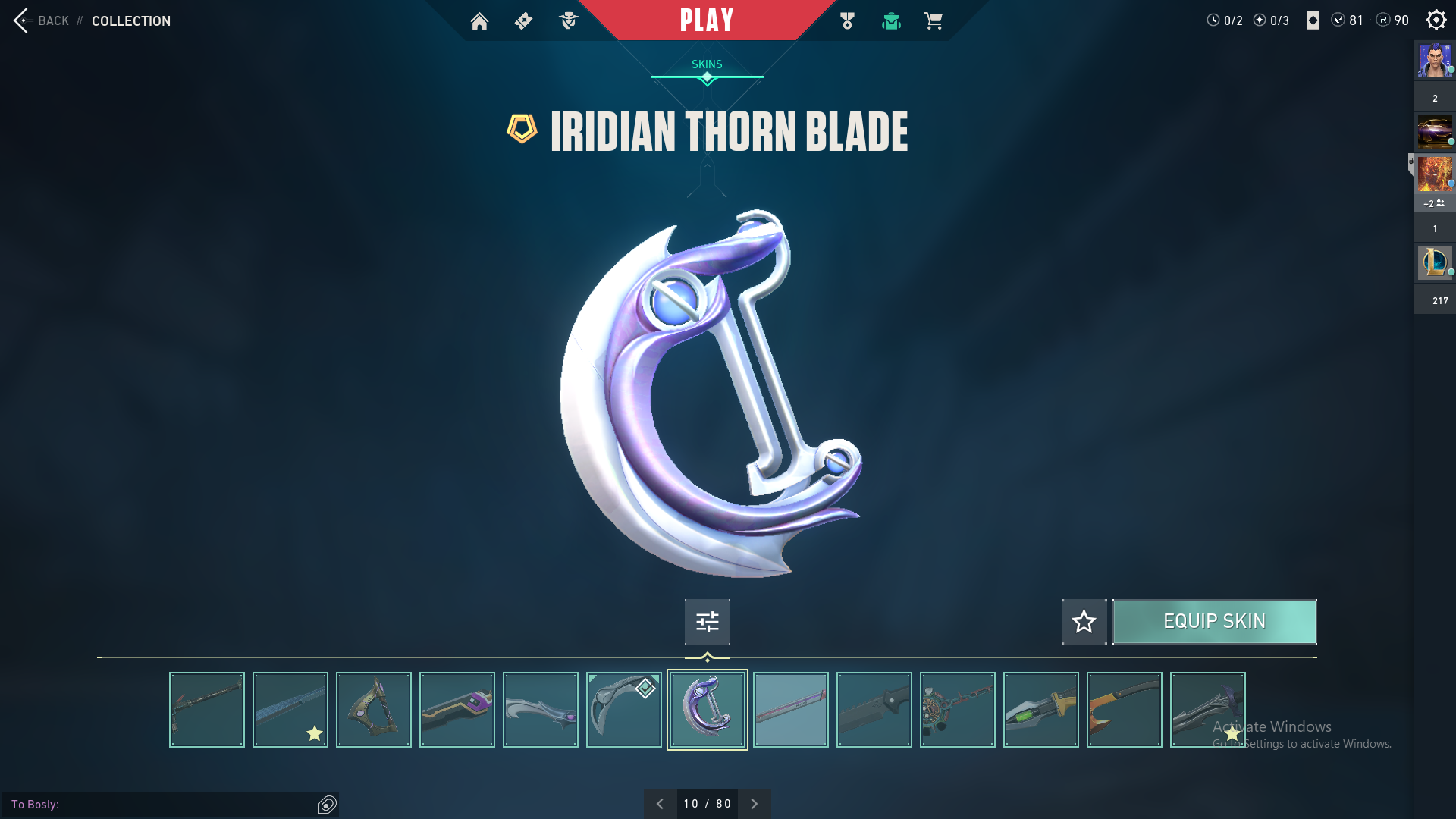Go to the previous skin page
The height and width of the screenshot is (819, 1456).
click(660, 804)
